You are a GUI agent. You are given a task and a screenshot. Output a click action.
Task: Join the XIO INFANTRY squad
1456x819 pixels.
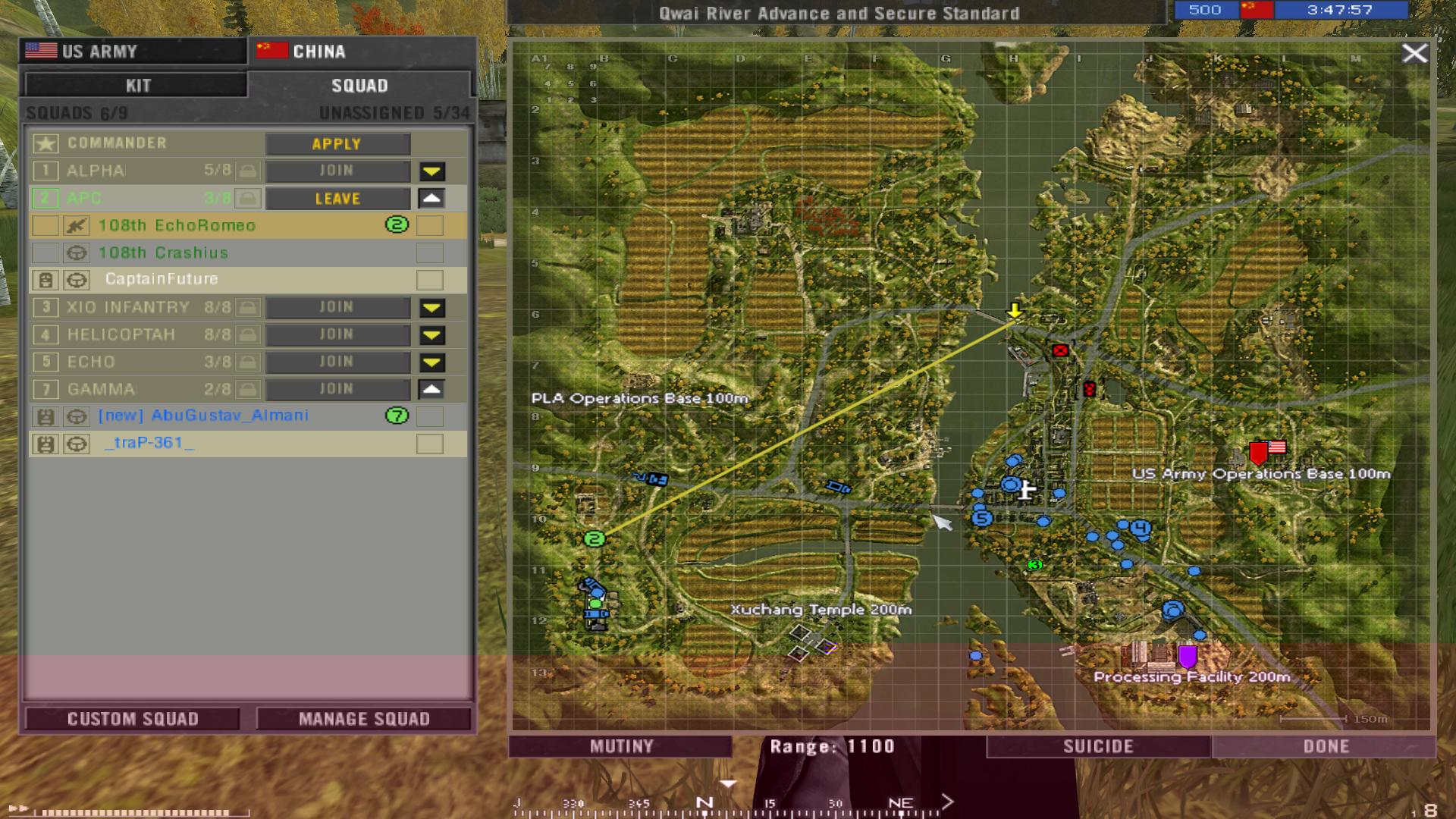[x=337, y=308]
